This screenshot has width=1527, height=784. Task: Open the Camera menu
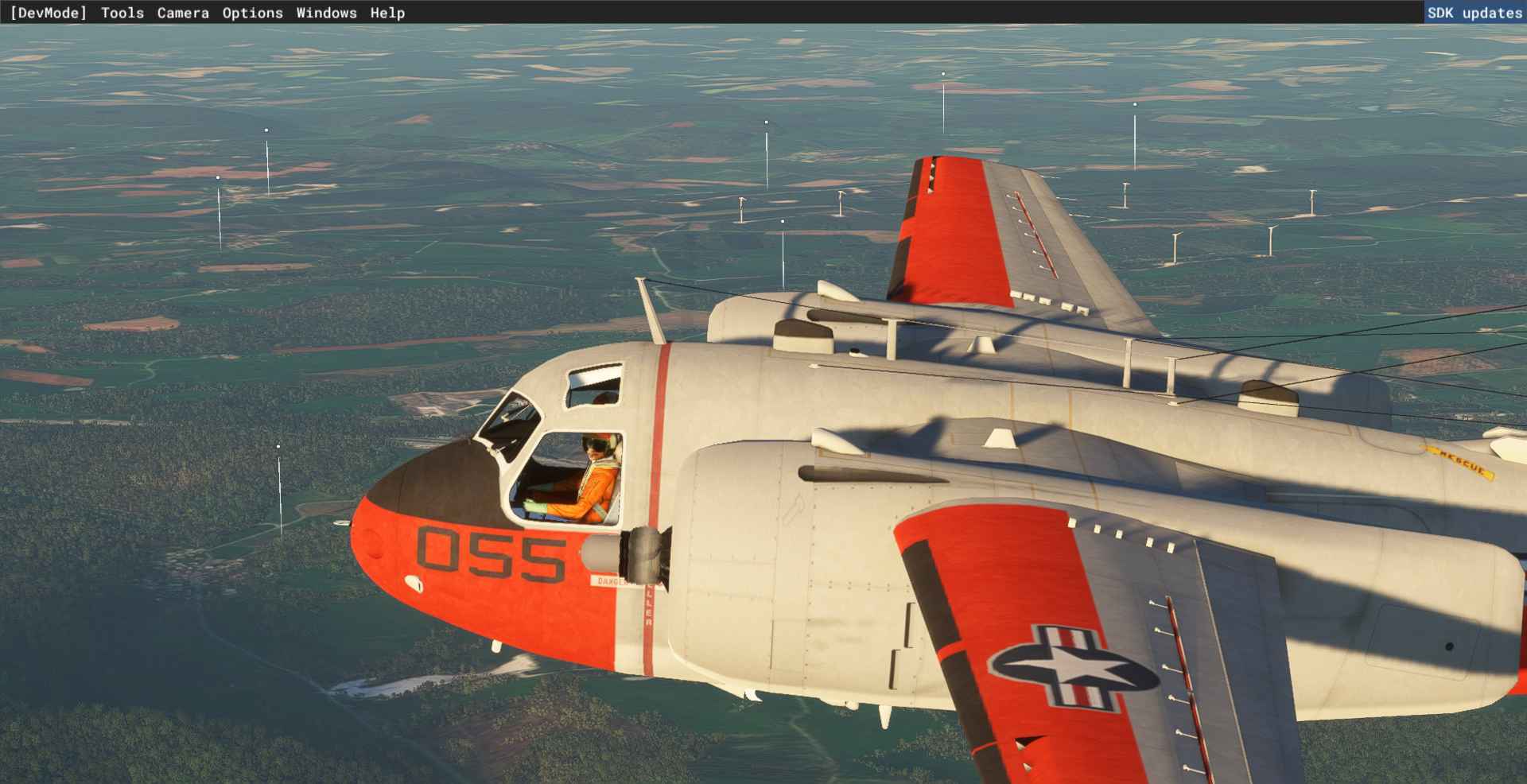pos(183,13)
